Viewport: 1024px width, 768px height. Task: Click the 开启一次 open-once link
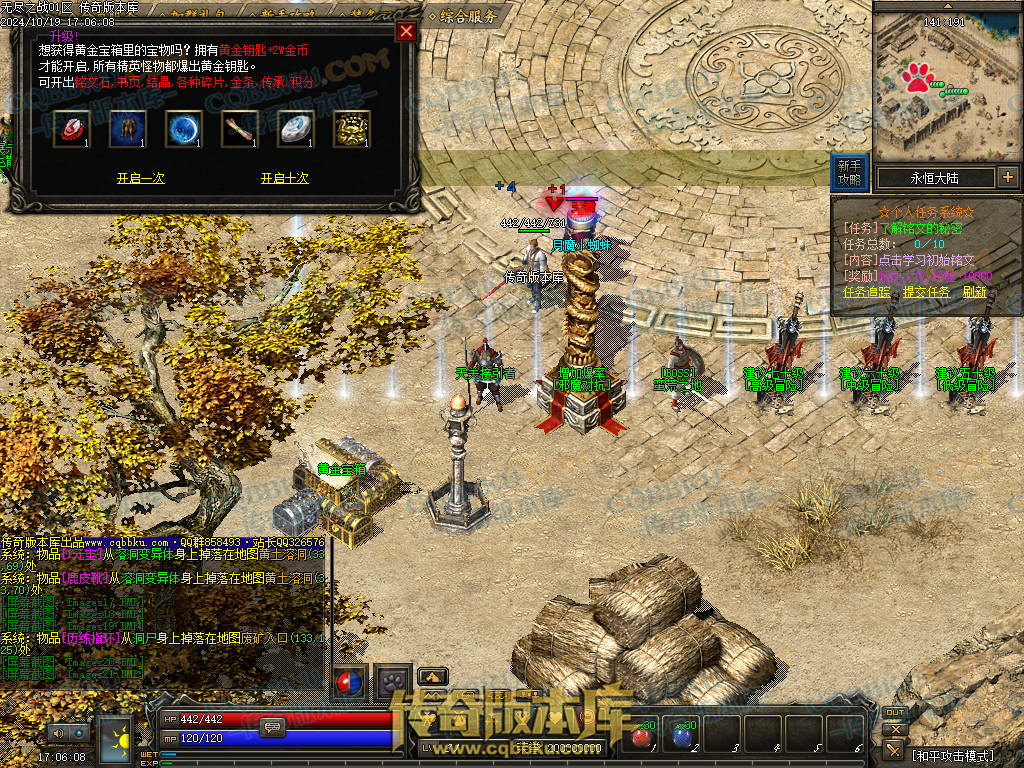pos(140,178)
